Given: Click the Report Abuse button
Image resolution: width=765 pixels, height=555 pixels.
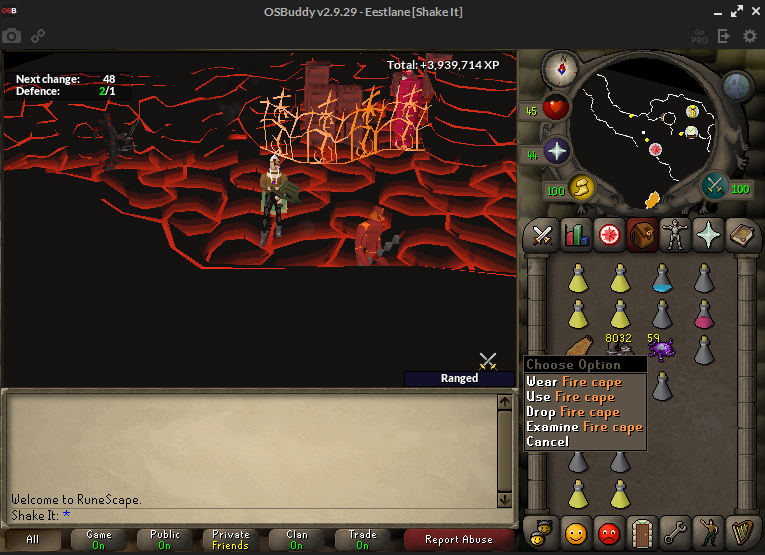Looking at the screenshot, I should tap(459, 540).
